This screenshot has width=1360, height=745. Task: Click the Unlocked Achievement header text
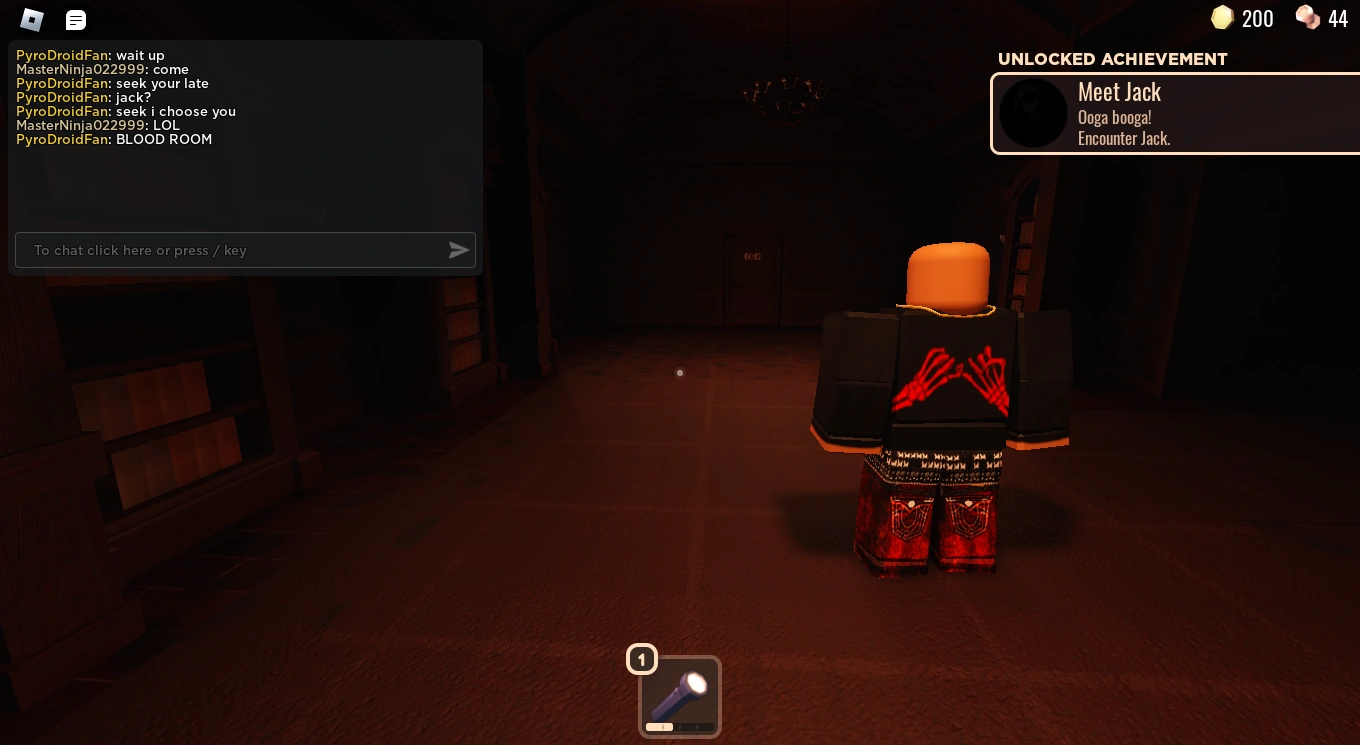(1111, 59)
